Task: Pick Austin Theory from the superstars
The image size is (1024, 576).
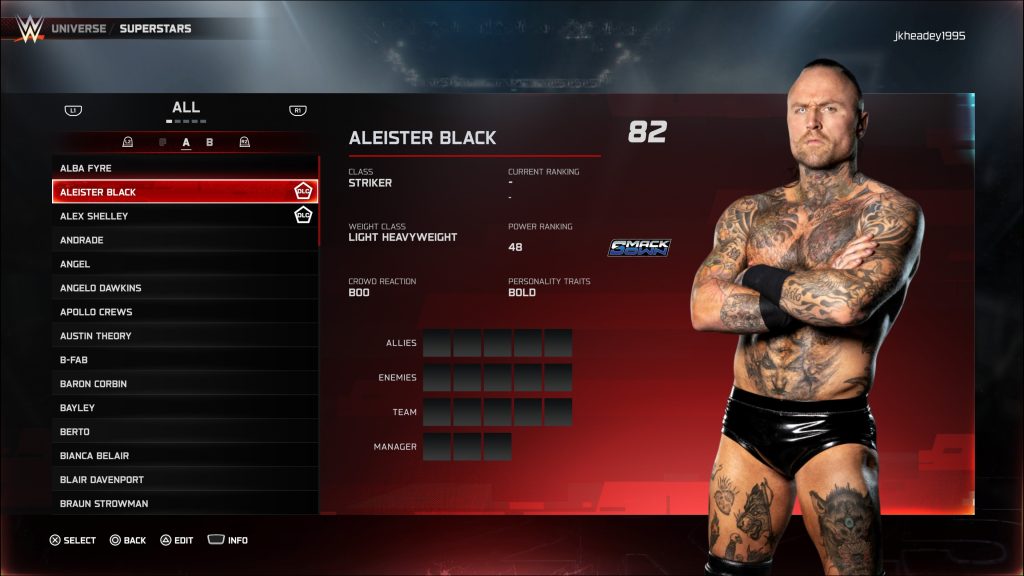Action: pyautogui.click(x=185, y=336)
